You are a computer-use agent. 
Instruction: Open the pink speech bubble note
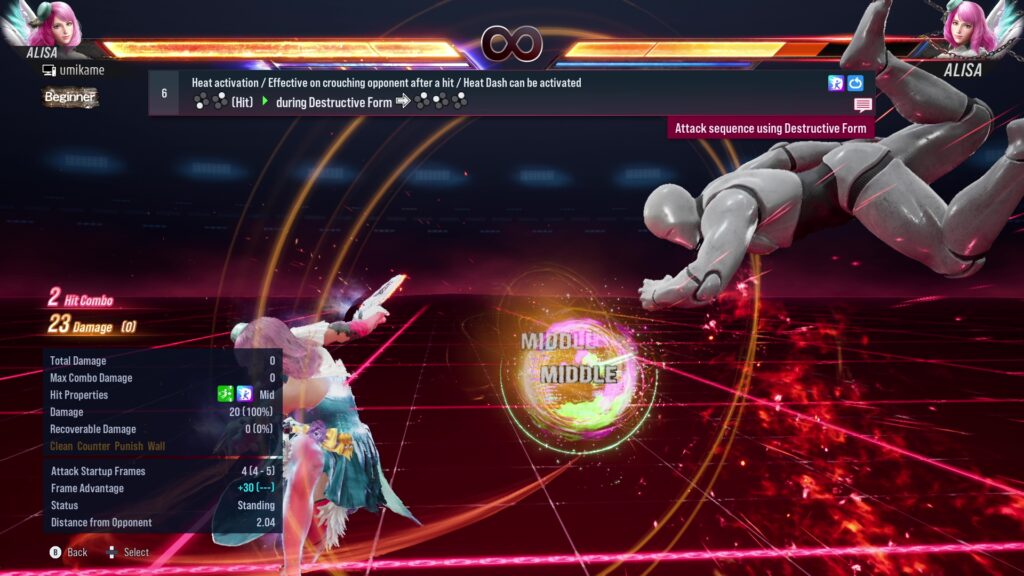coord(862,105)
